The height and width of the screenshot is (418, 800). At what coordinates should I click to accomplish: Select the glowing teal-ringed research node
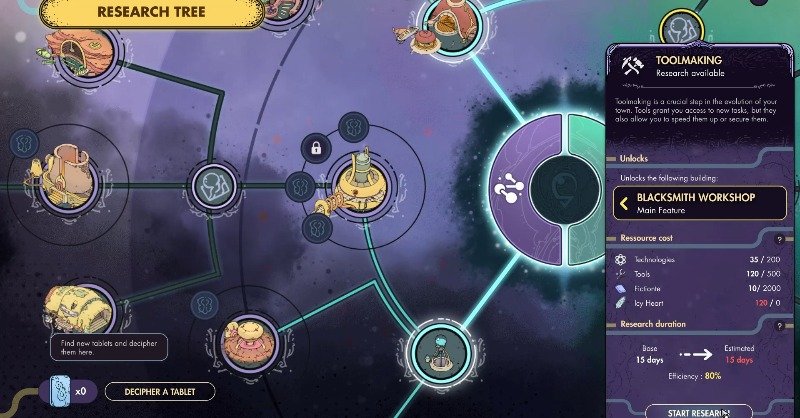click(x=435, y=350)
